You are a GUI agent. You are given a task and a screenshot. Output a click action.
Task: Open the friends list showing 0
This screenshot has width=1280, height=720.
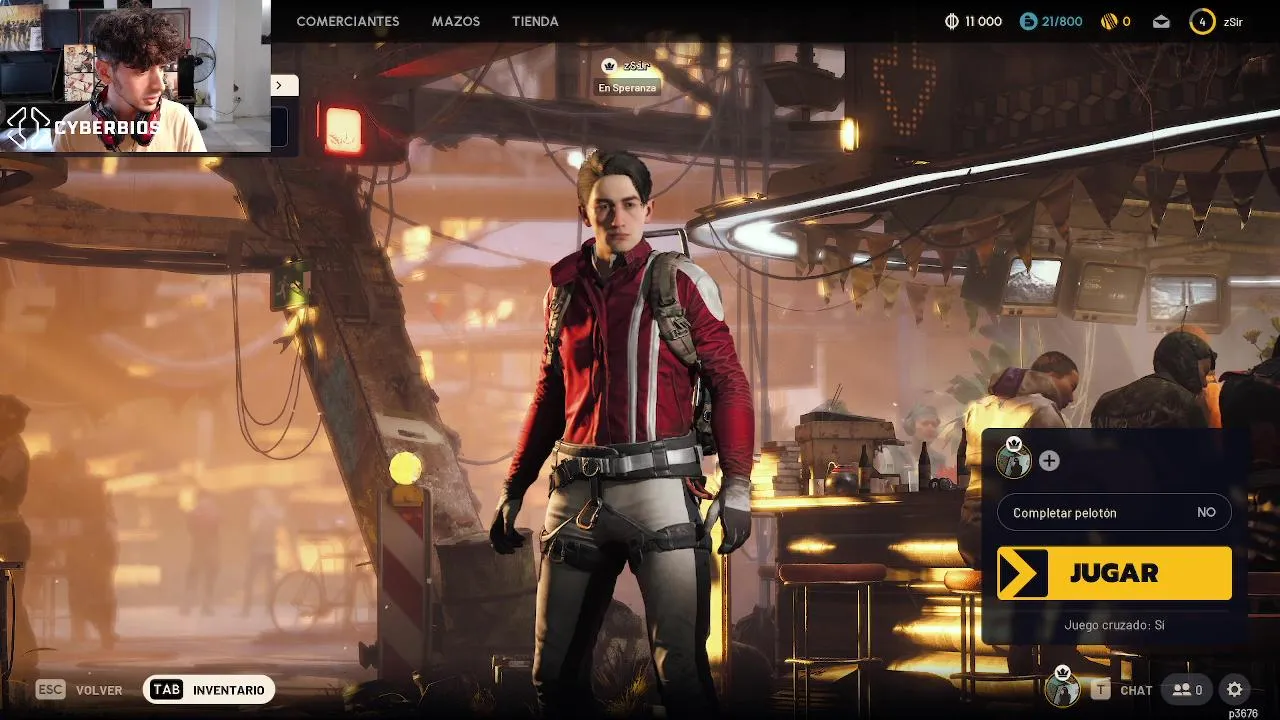tap(1187, 690)
